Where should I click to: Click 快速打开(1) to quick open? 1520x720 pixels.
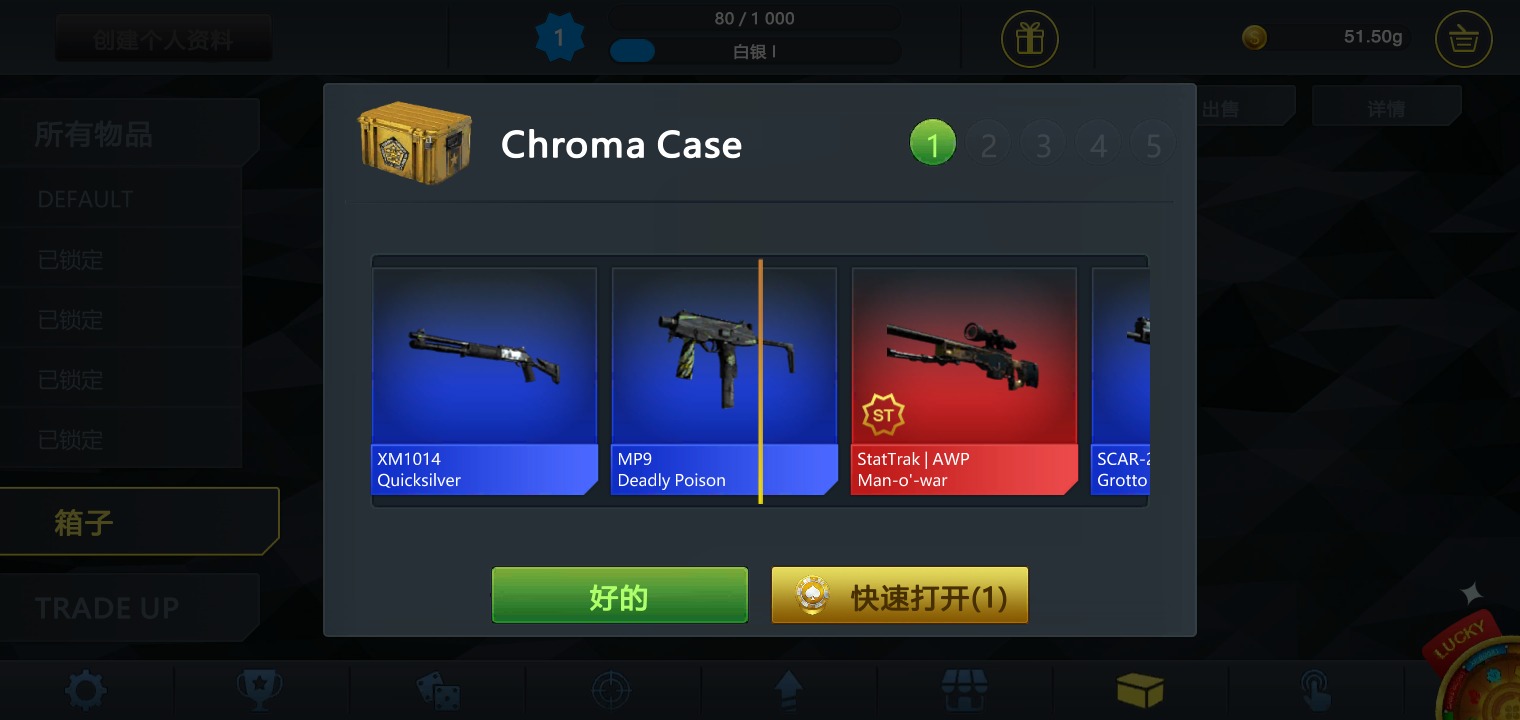coord(899,594)
